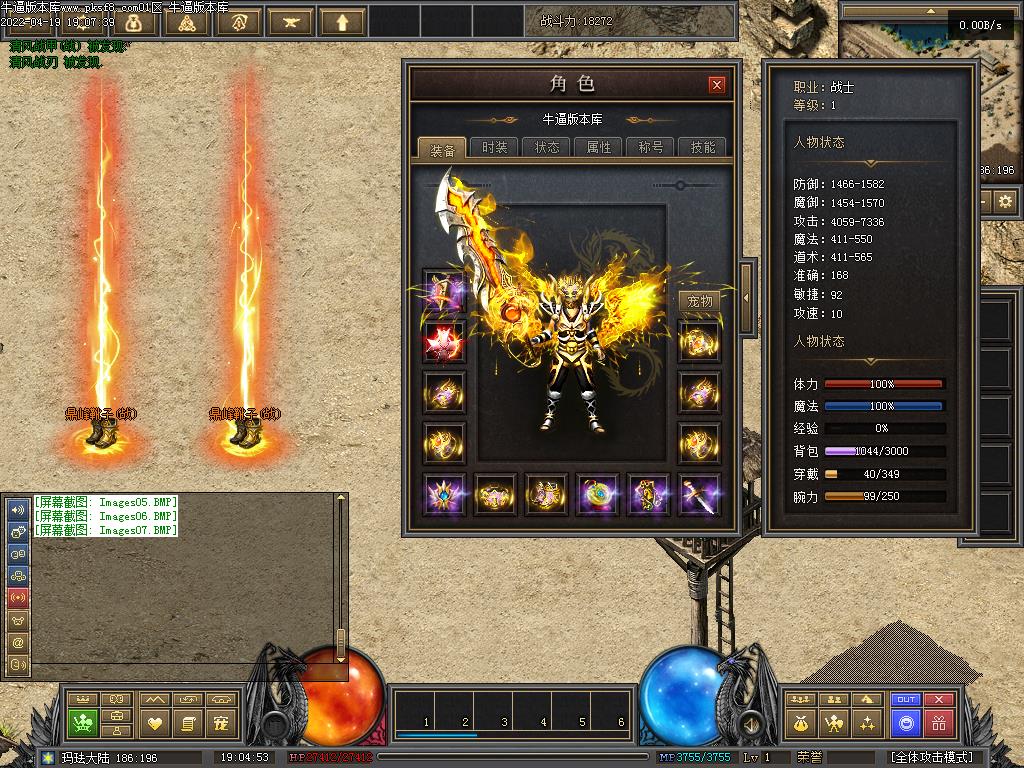Click the 宠物 button
This screenshot has width=1024, height=768.
(x=700, y=301)
